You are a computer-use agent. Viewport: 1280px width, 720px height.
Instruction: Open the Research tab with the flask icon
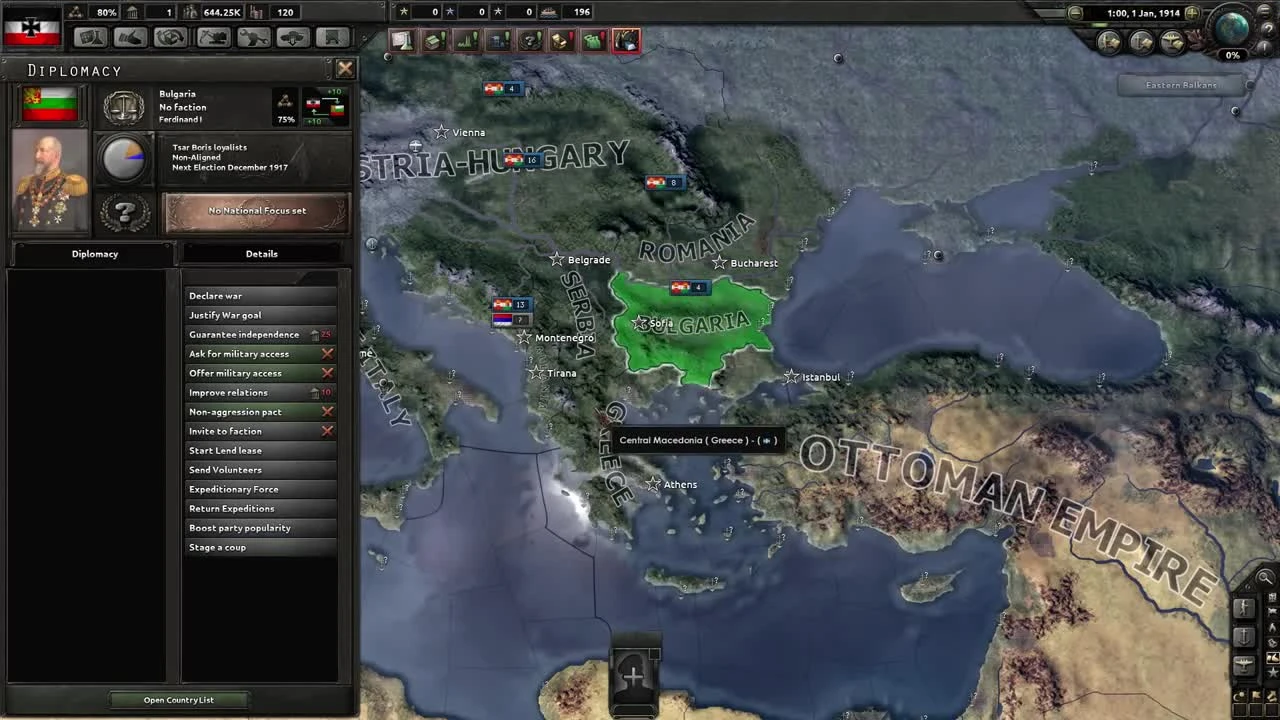(x=401, y=40)
